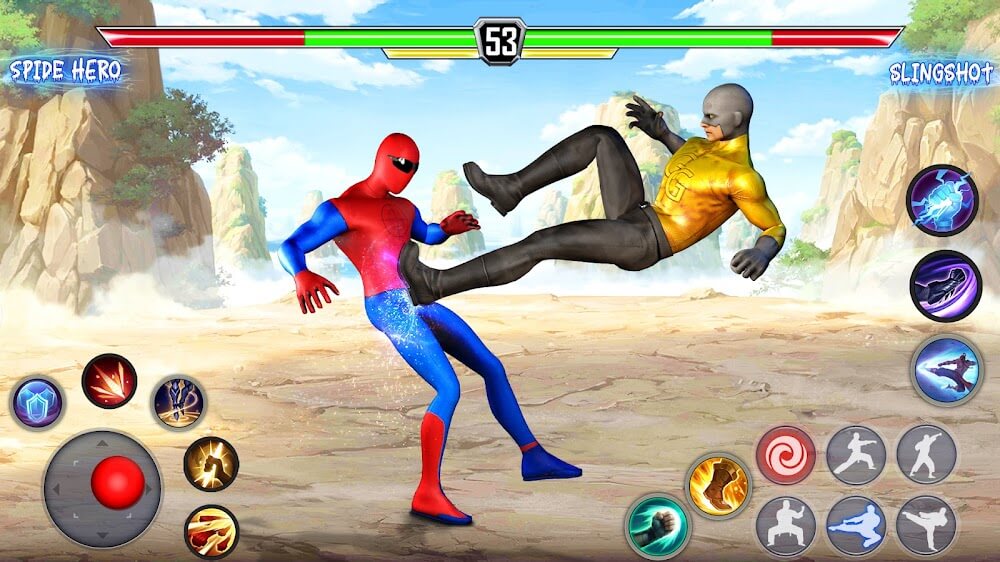Viewport: 1000px width, 562px height.
Task: Perform the standing side punch move
Action: [926, 455]
